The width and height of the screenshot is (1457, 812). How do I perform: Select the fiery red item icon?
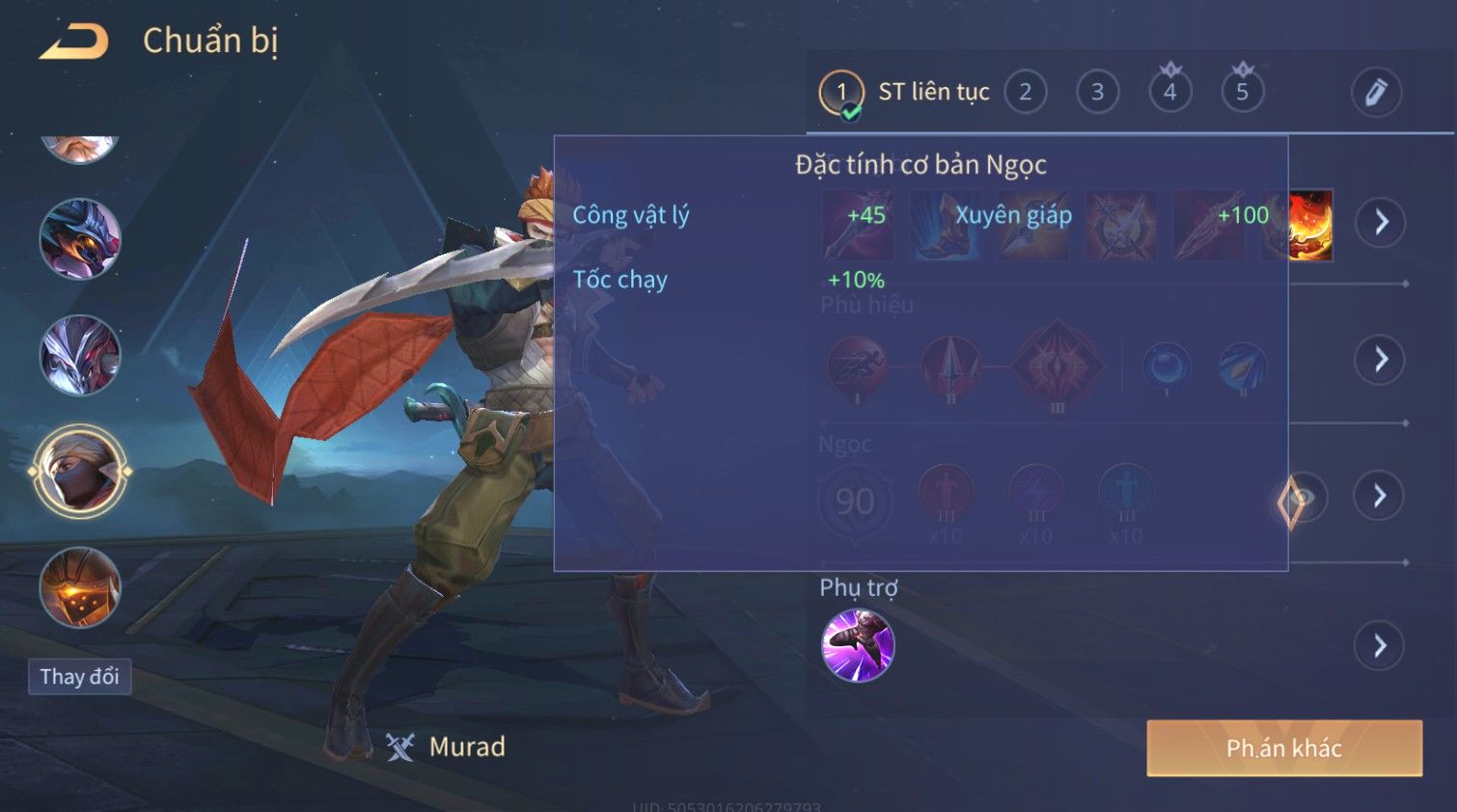coord(1310,226)
